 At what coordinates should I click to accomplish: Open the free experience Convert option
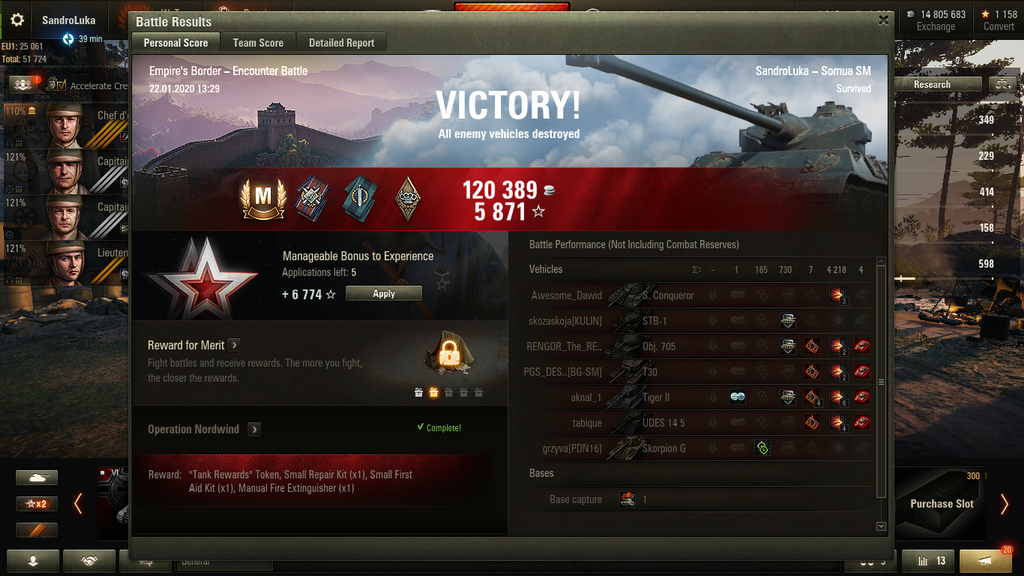pos(998,20)
